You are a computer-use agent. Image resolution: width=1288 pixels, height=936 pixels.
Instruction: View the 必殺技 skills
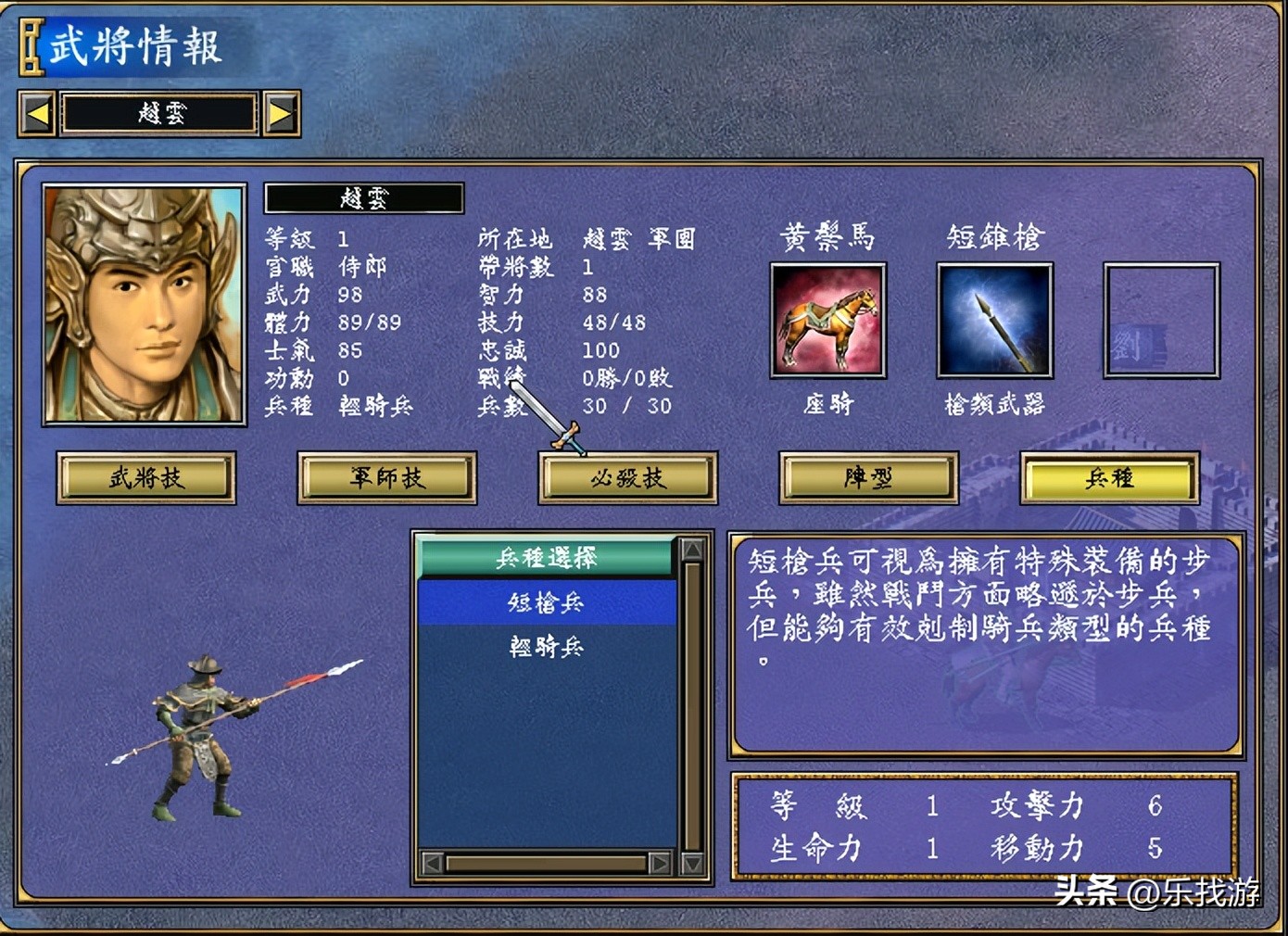point(627,478)
